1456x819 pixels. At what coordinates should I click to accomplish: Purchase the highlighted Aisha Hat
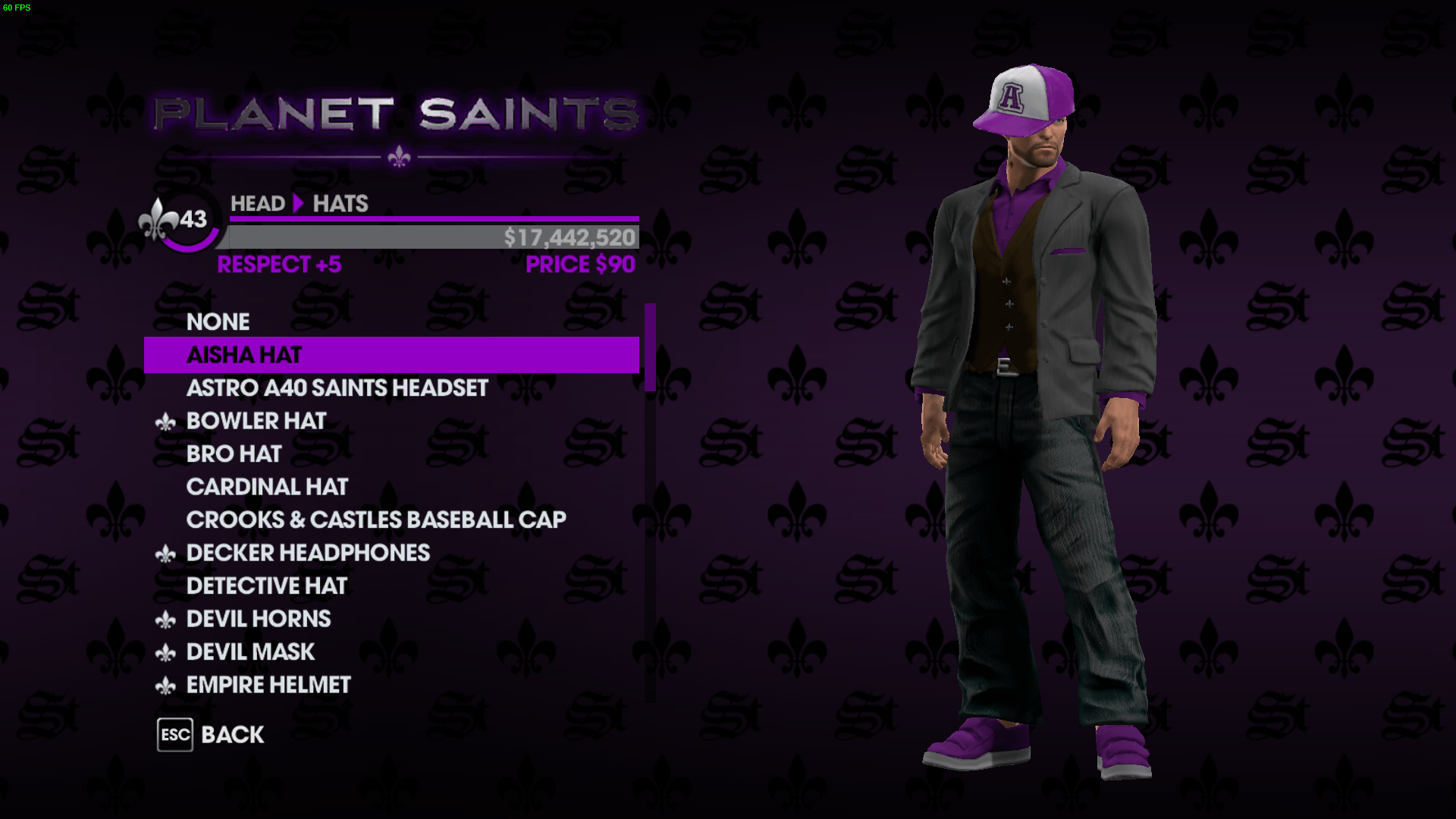tap(244, 354)
